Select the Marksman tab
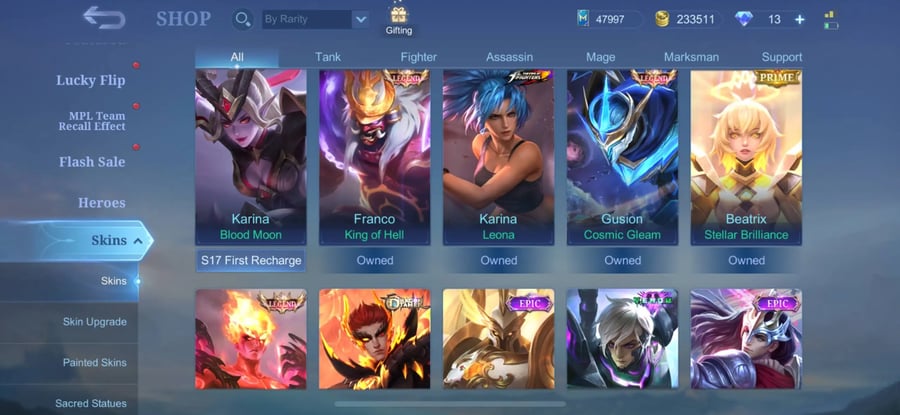 point(691,57)
